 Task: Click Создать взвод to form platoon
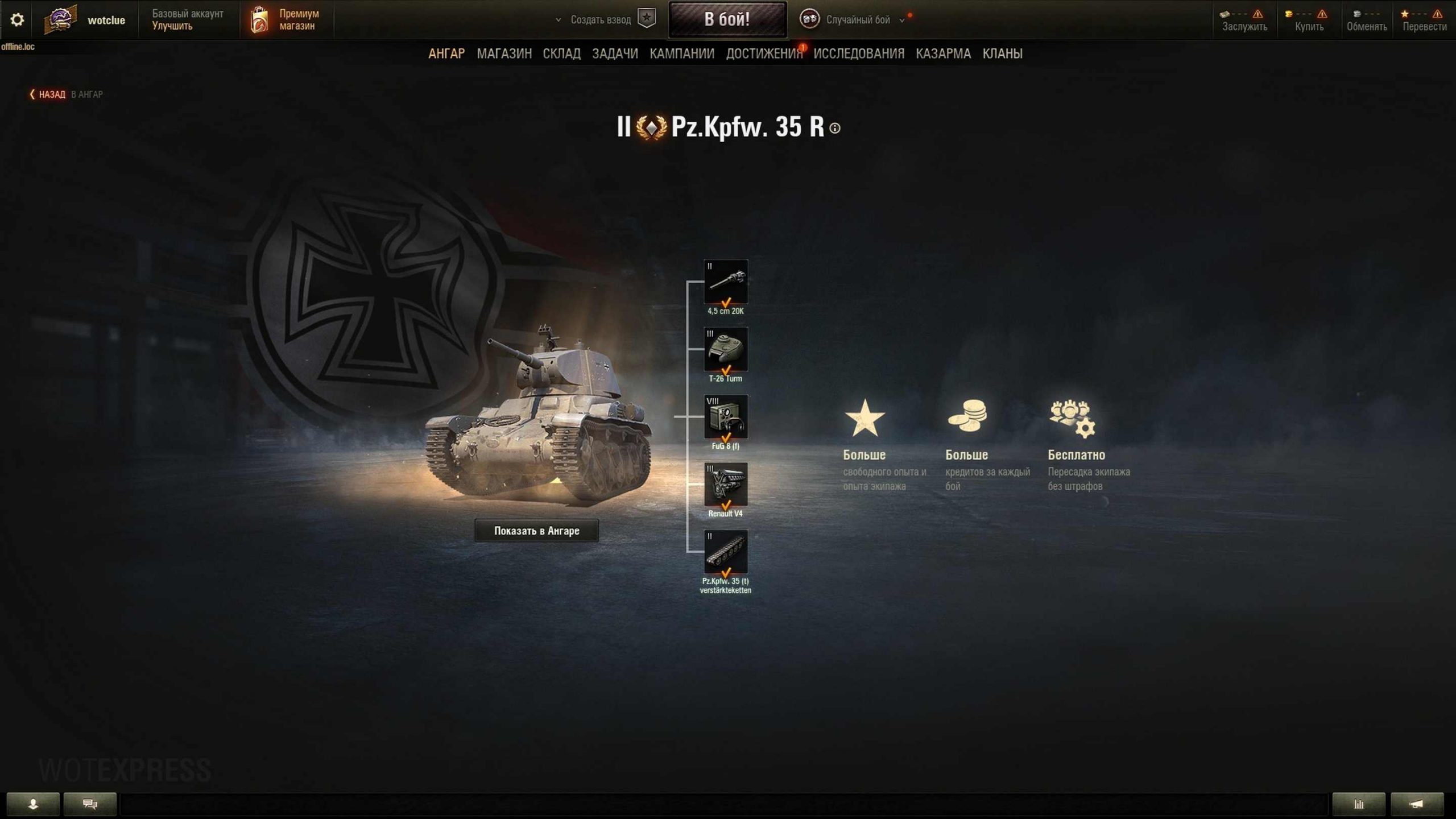[x=601, y=20]
